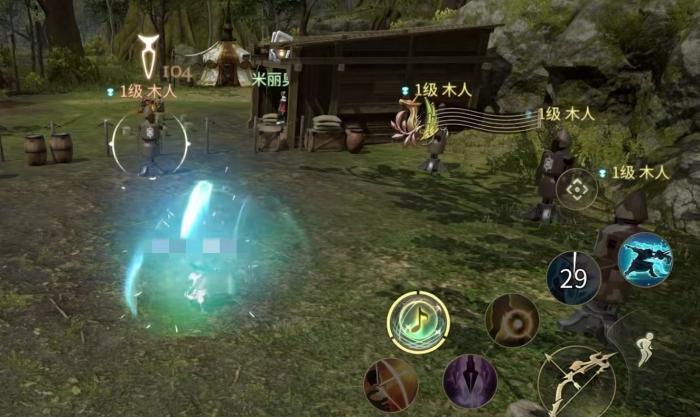The height and width of the screenshot is (417, 700).
Task: Tap the running figure dodge button
Action: point(647,348)
